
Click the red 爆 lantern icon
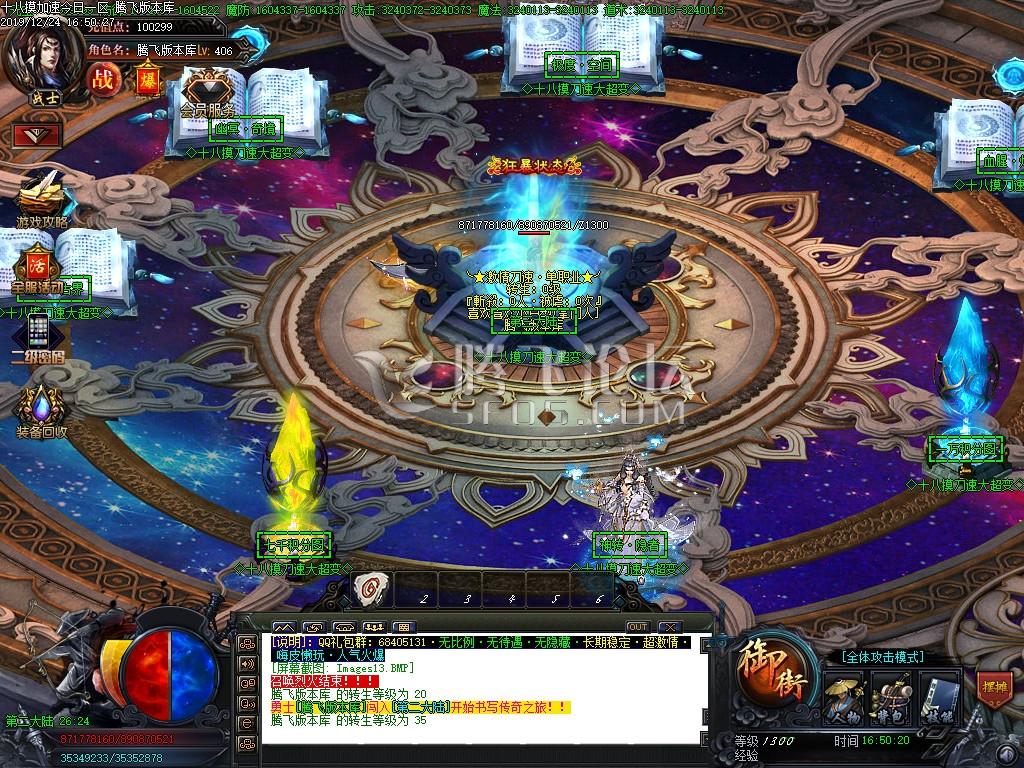coord(147,80)
